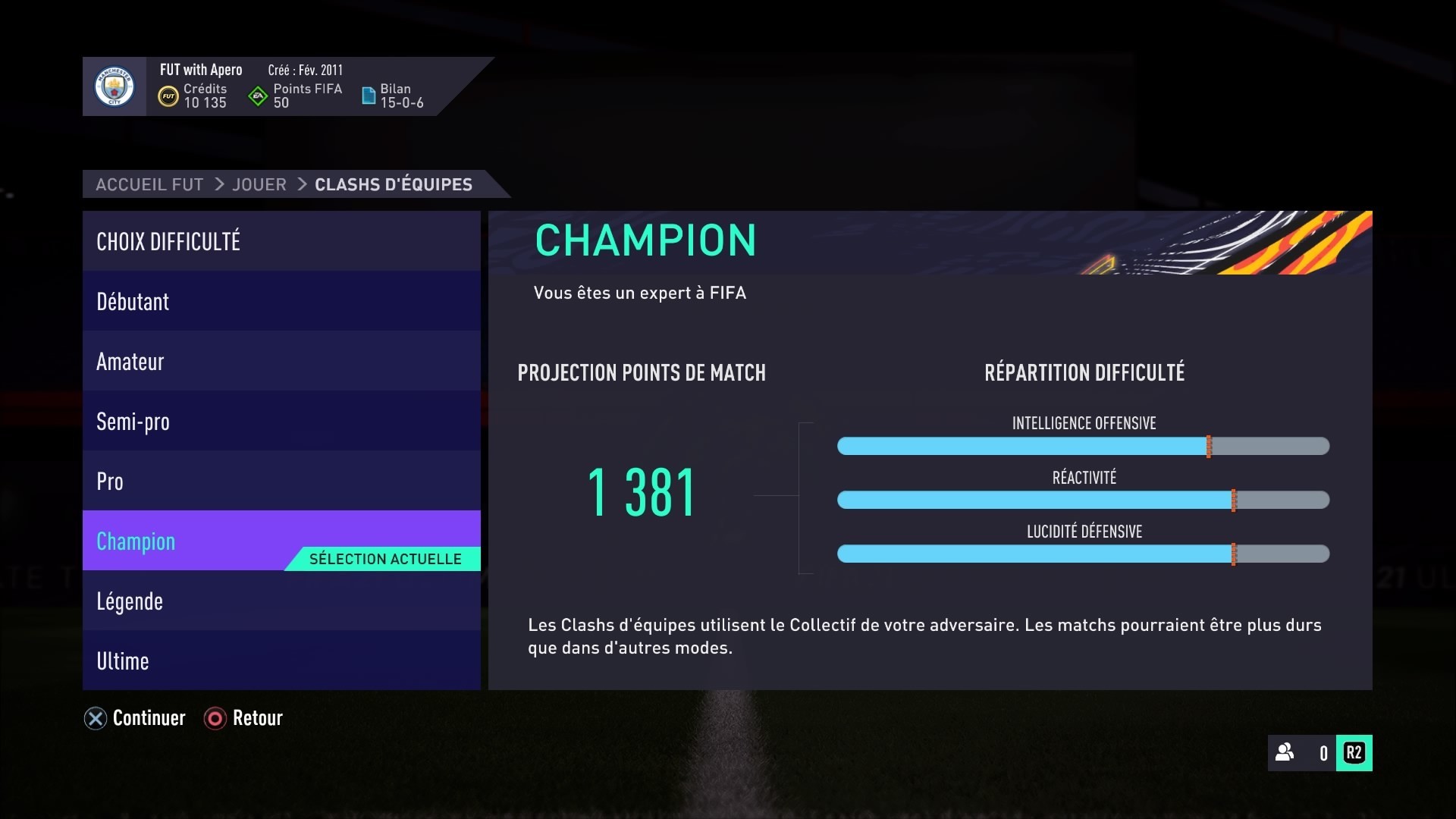Screen dimensions: 1456x819
Task: Click the Crédits coin icon
Action: pos(168,96)
